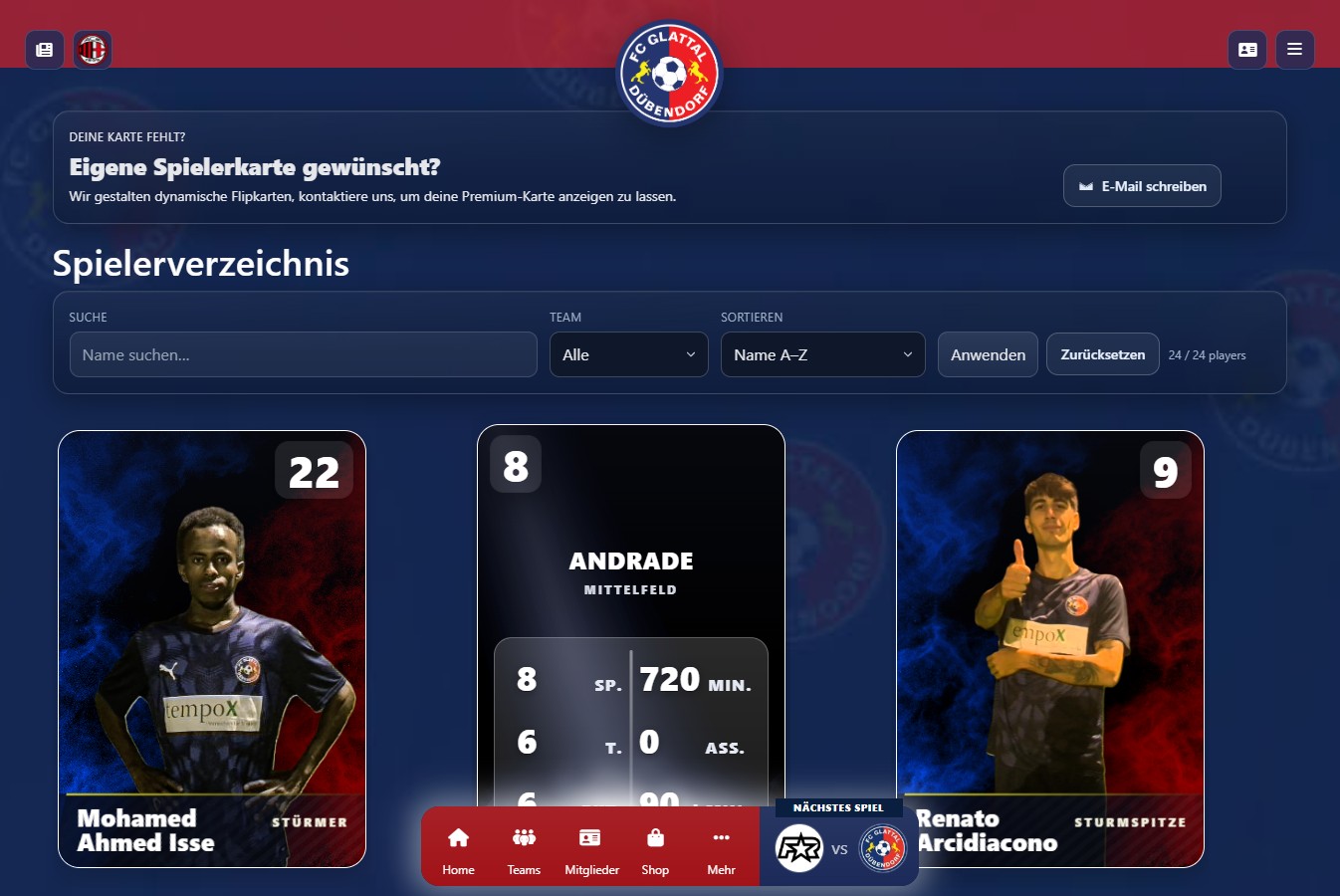Open the envelope icon on E-Mail button
Image resolution: width=1340 pixels, height=896 pixels.
[x=1084, y=185]
